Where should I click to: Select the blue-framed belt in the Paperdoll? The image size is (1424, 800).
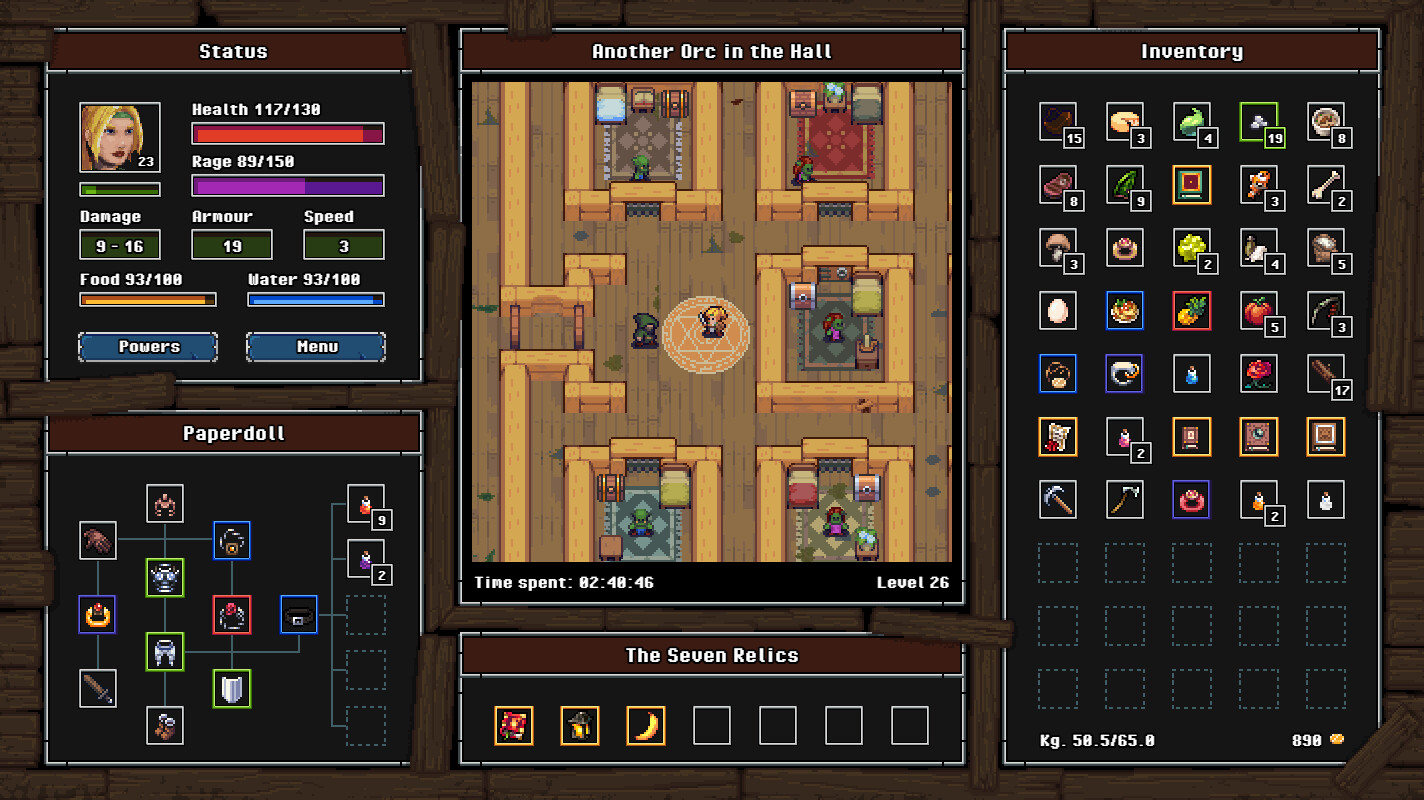click(298, 615)
